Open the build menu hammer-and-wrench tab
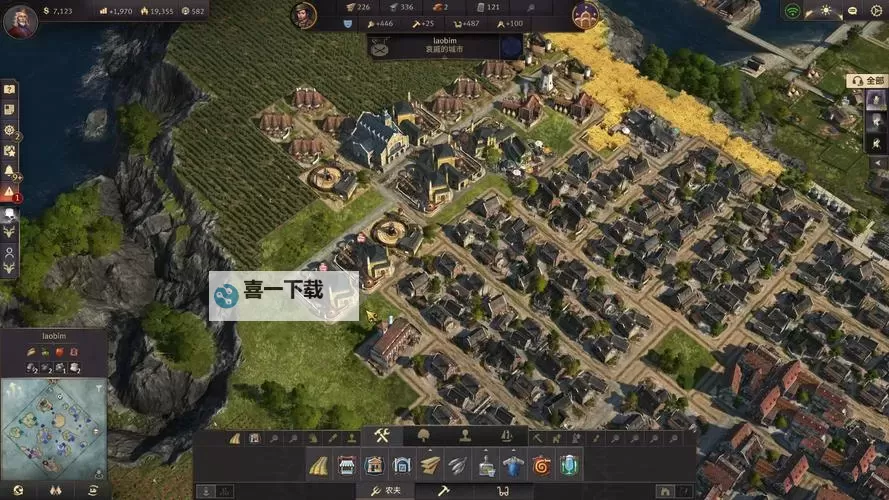 [382, 436]
